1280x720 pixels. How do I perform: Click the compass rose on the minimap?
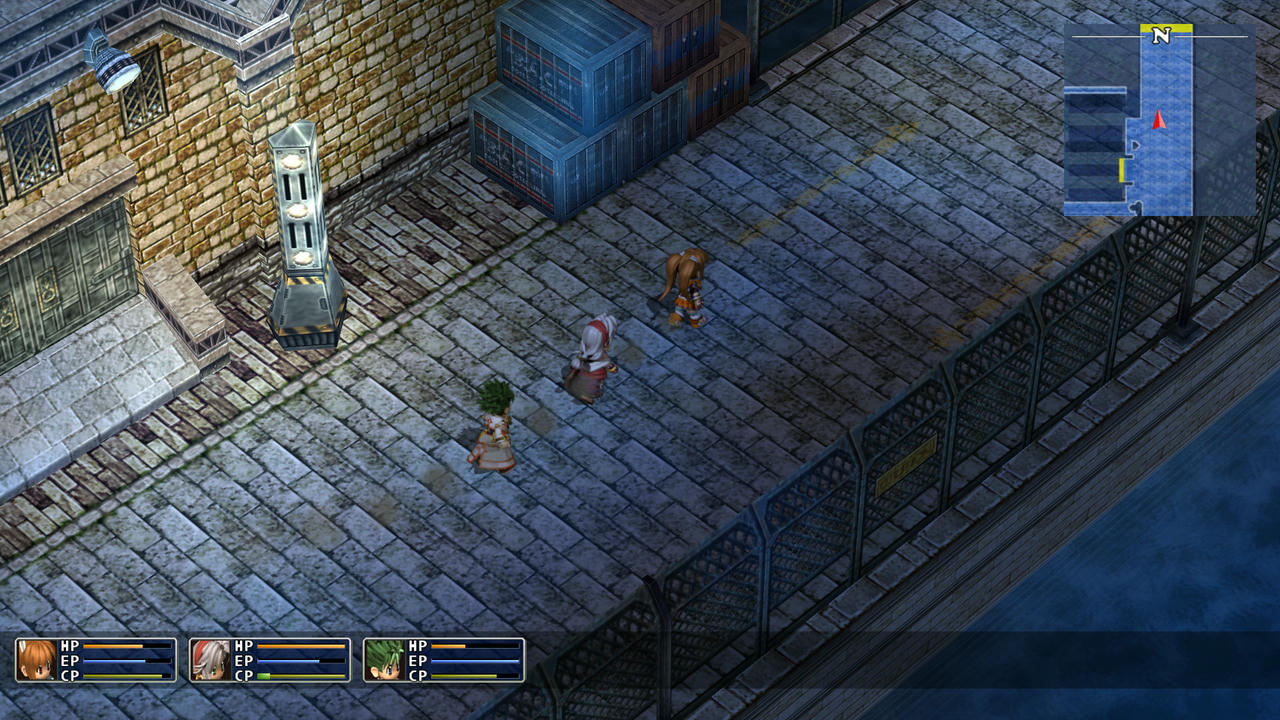[1159, 33]
